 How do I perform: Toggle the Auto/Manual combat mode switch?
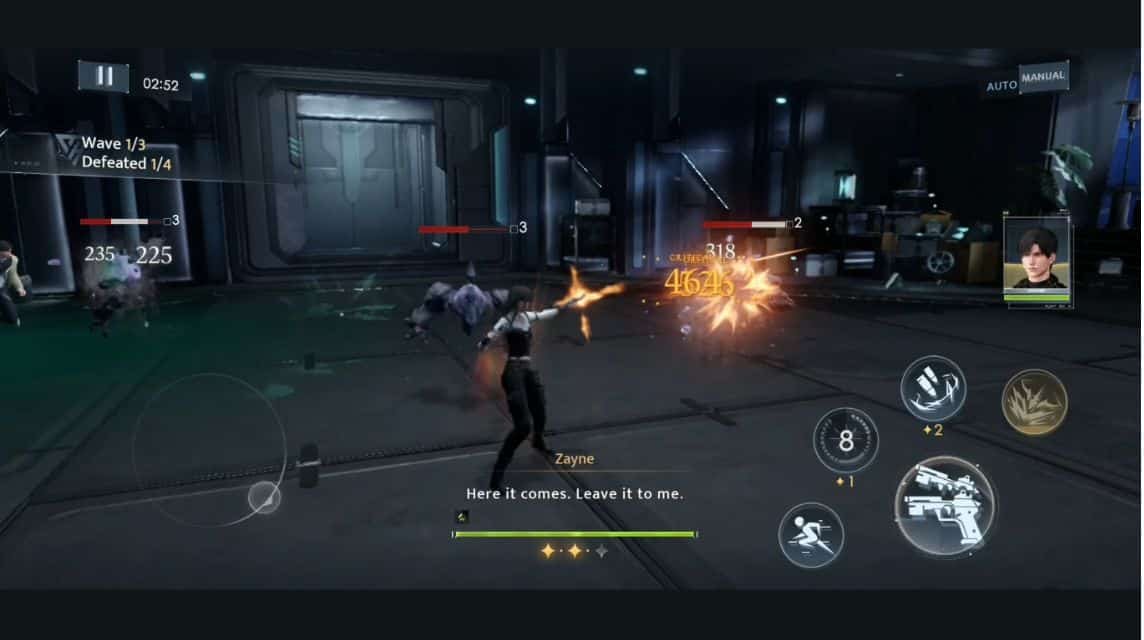[x=1026, y=80]
